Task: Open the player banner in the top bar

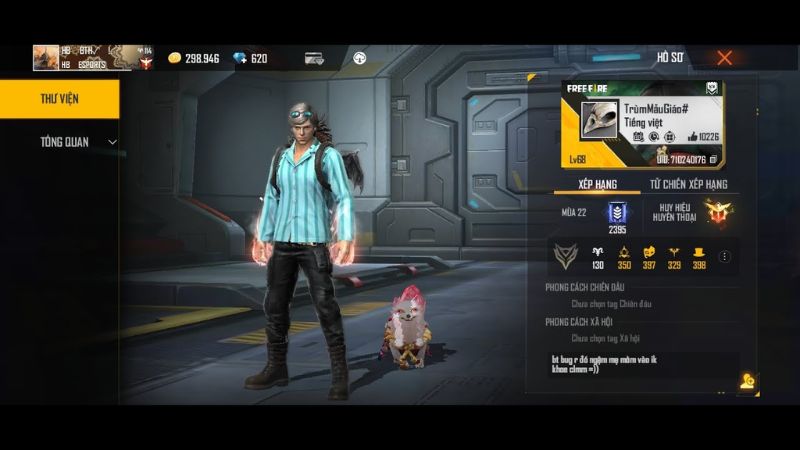Action: coord(93,57)
